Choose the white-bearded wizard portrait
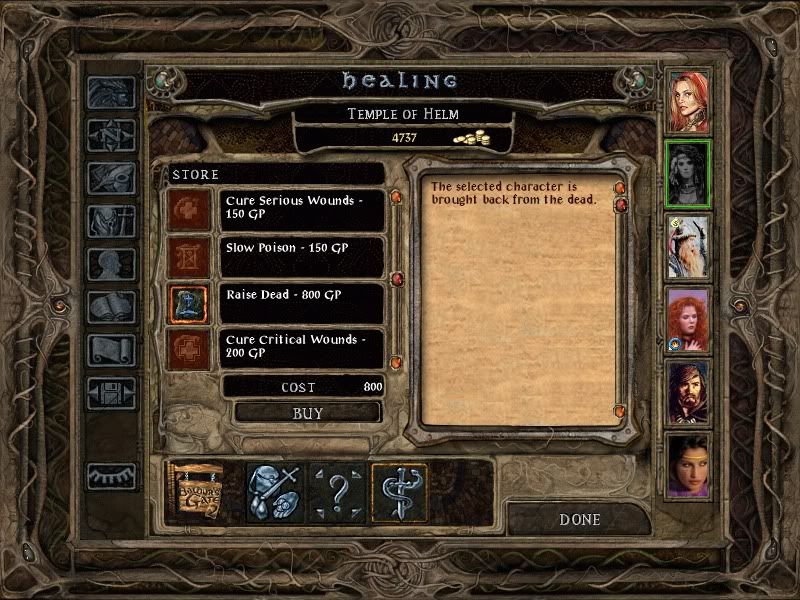The height and width of the screenshot is (600, 800). click(x=688, y=246)
